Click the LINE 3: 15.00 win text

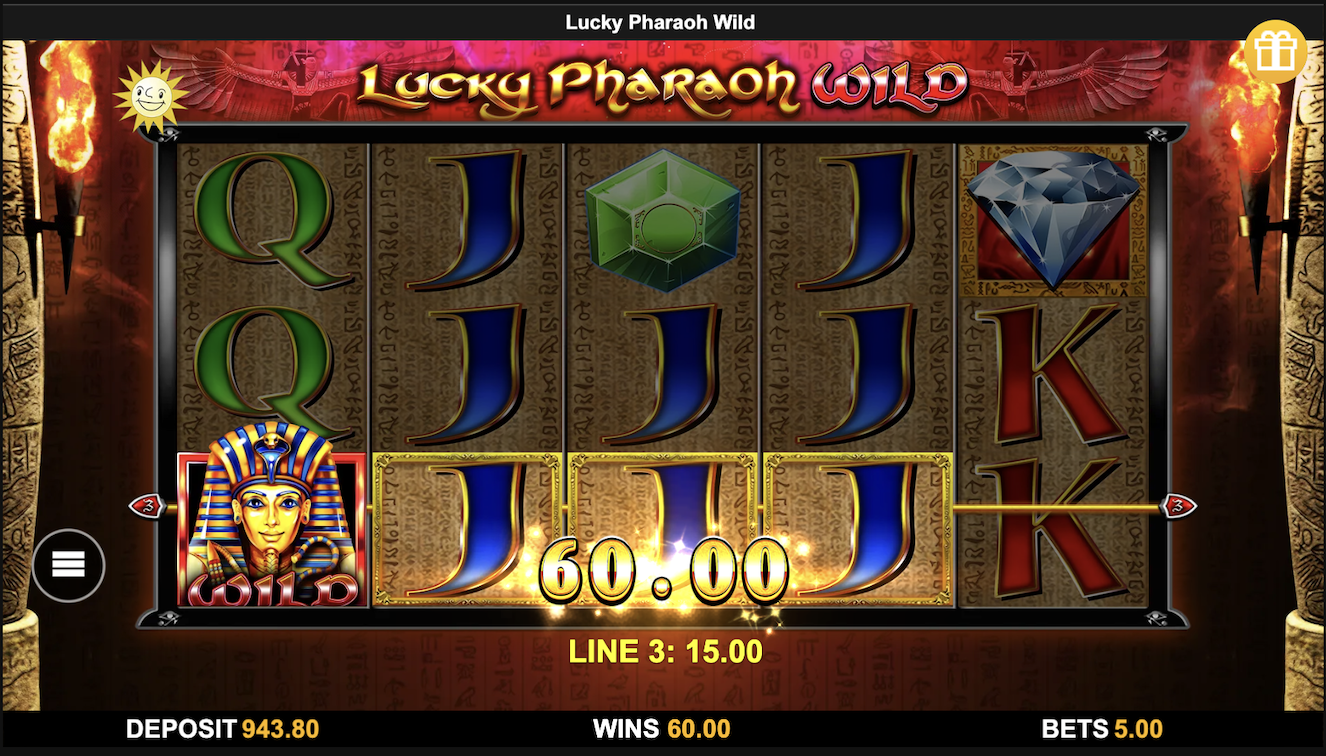pos(663,649)
